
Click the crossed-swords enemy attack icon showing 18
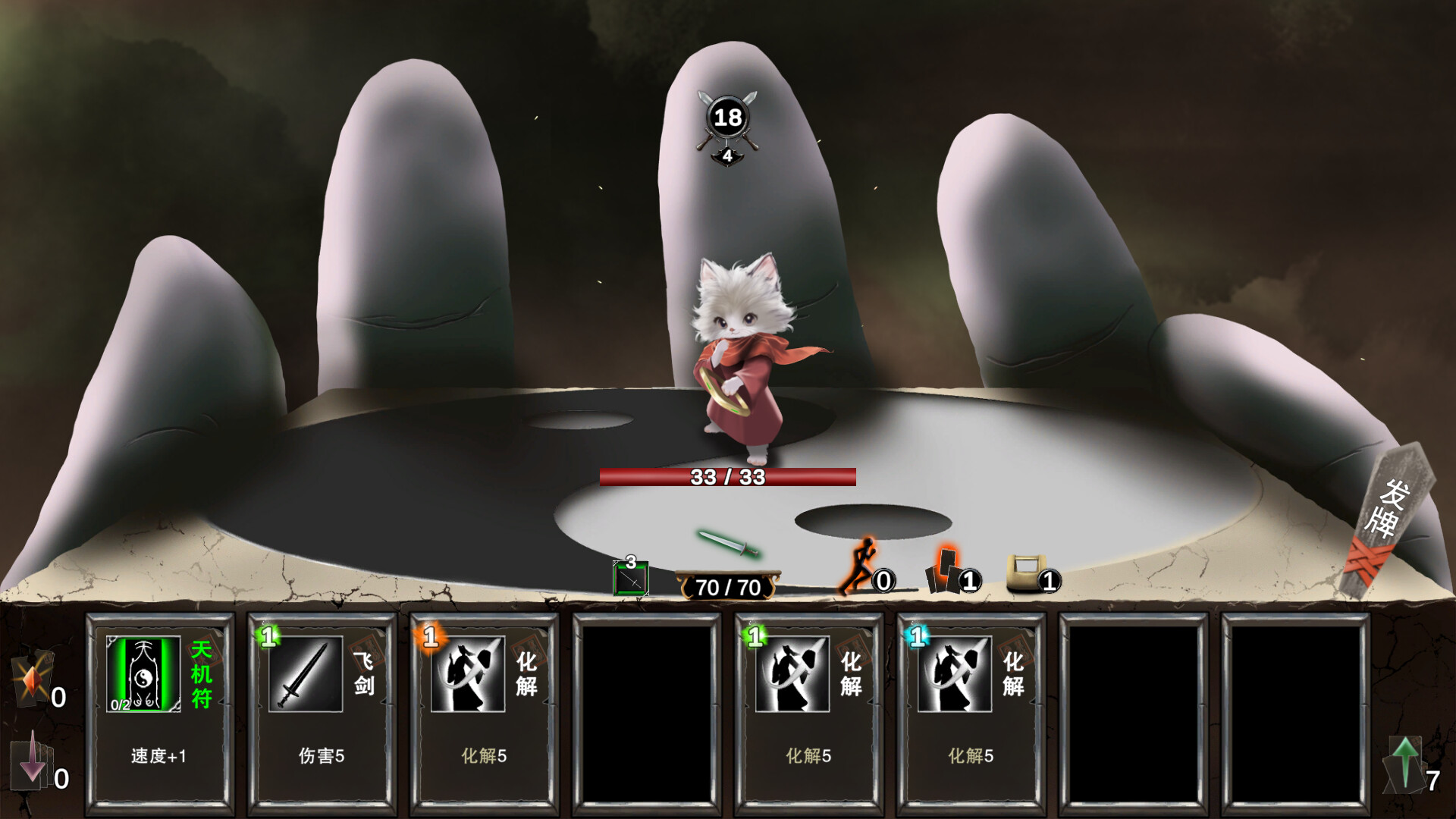730,115
